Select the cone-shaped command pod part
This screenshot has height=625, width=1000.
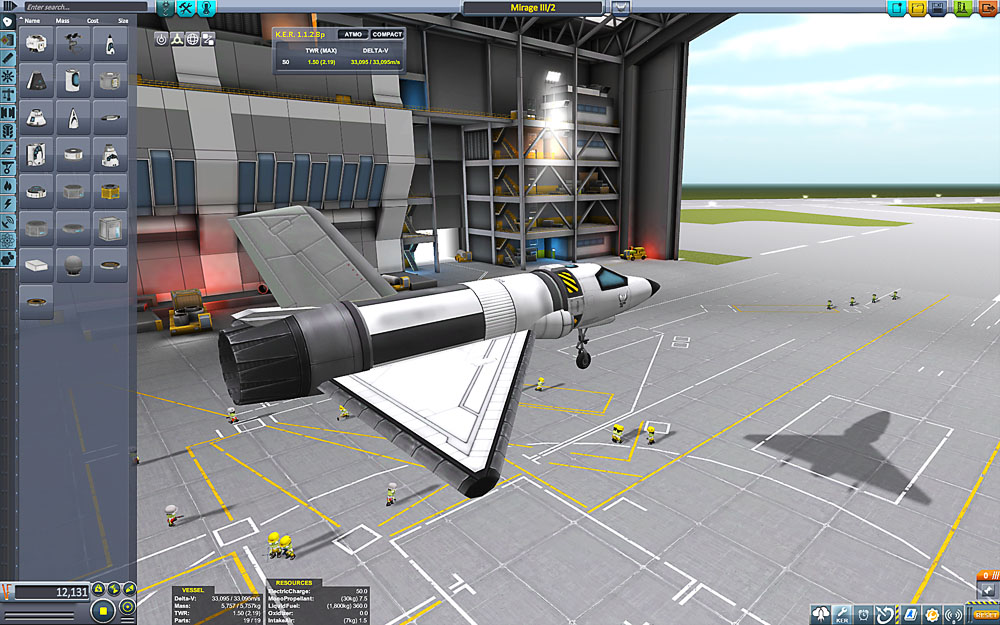[36, 80]
